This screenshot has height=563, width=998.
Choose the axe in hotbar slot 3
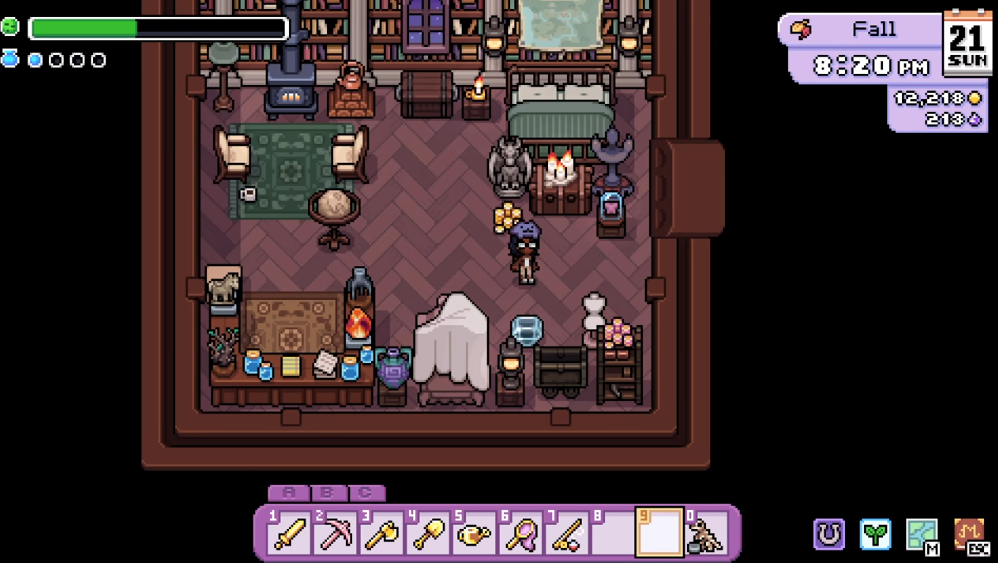[x=381, y=533]
